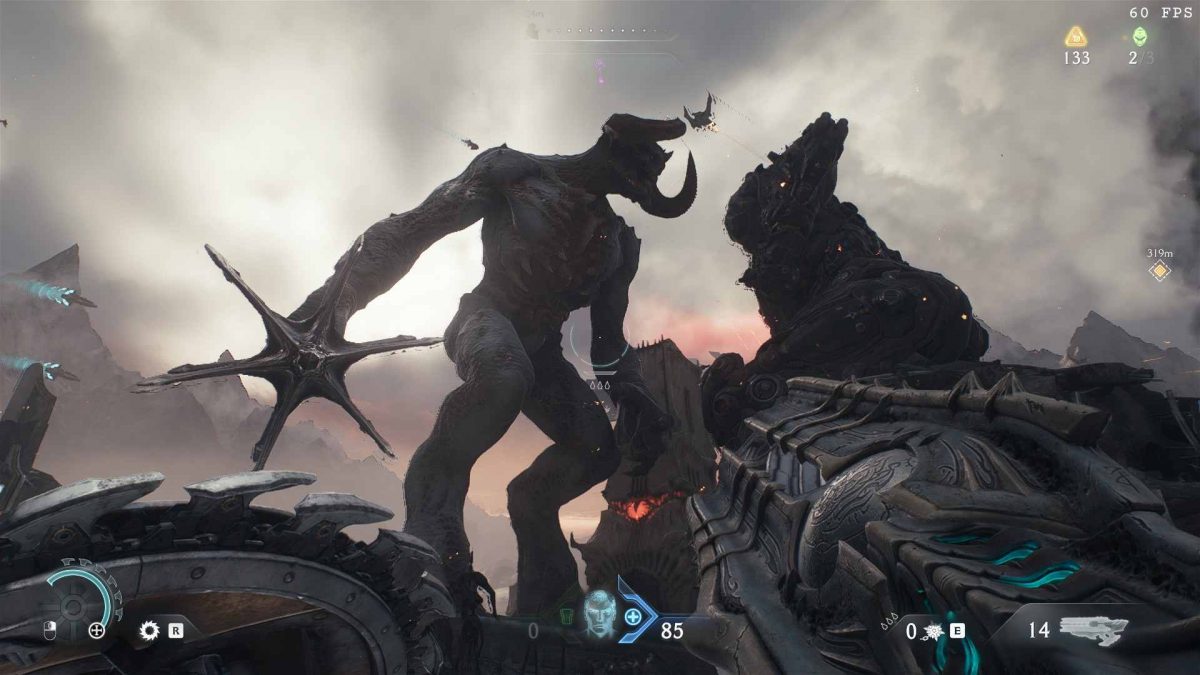1200x675 pixels.
Task: Select the equipped gun weapon icon
Action: pos(1093,630)
